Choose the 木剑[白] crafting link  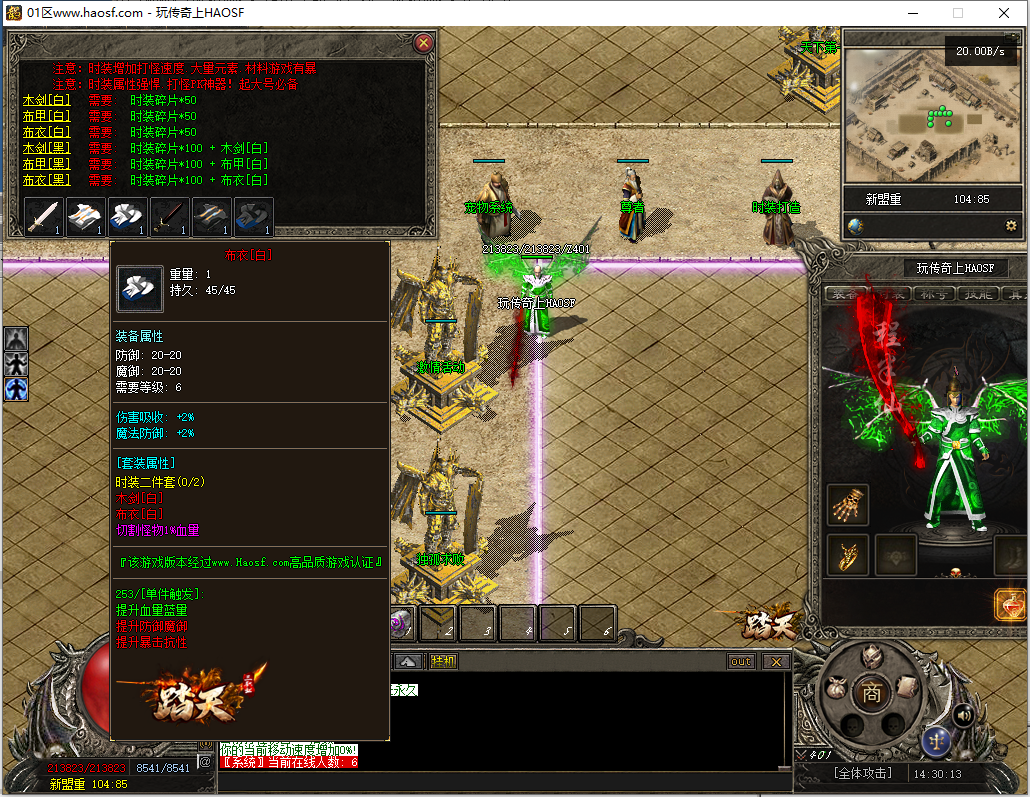(x=47, y=100)
